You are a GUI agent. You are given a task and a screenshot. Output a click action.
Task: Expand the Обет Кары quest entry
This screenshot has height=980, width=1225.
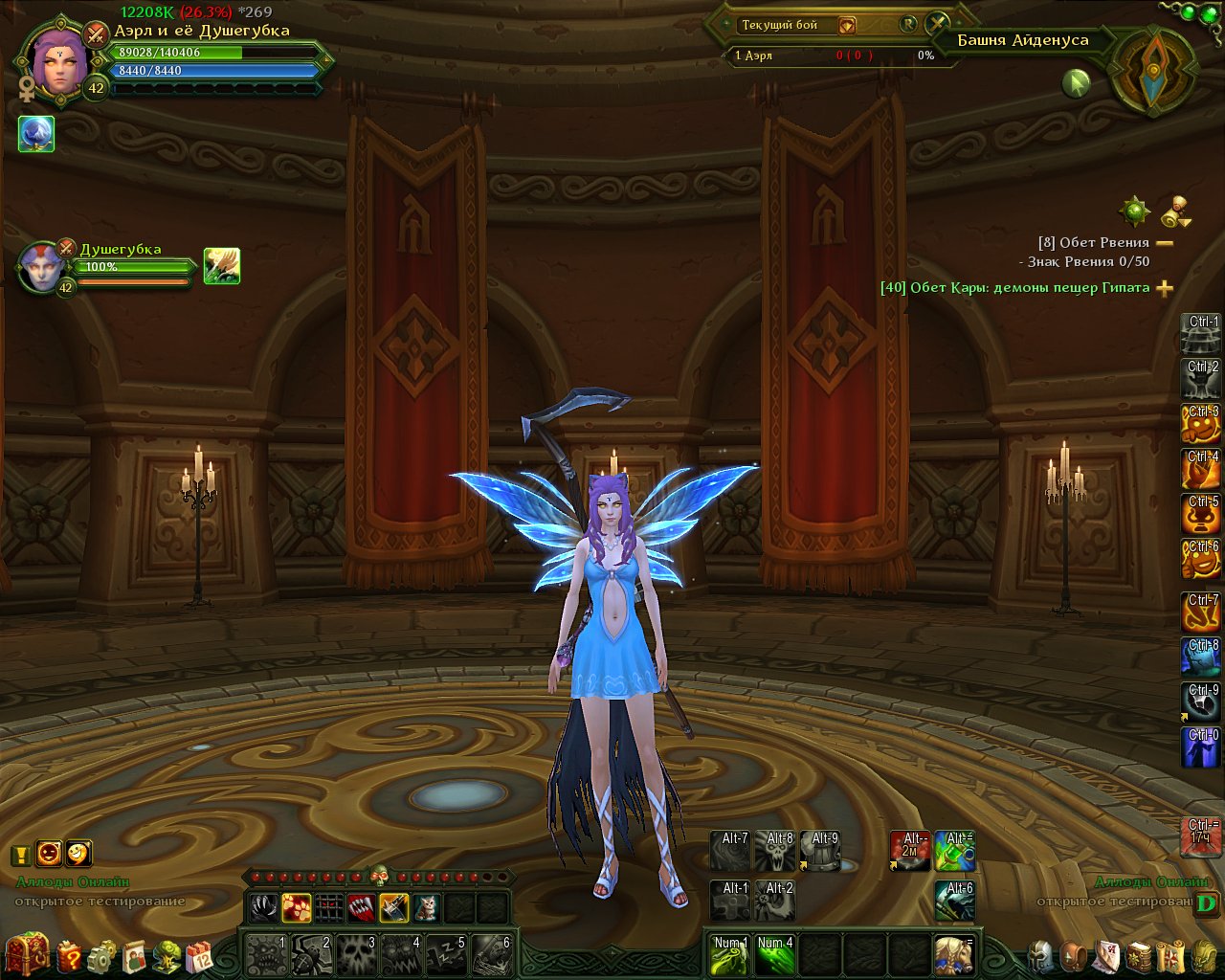click(1165, 288)
